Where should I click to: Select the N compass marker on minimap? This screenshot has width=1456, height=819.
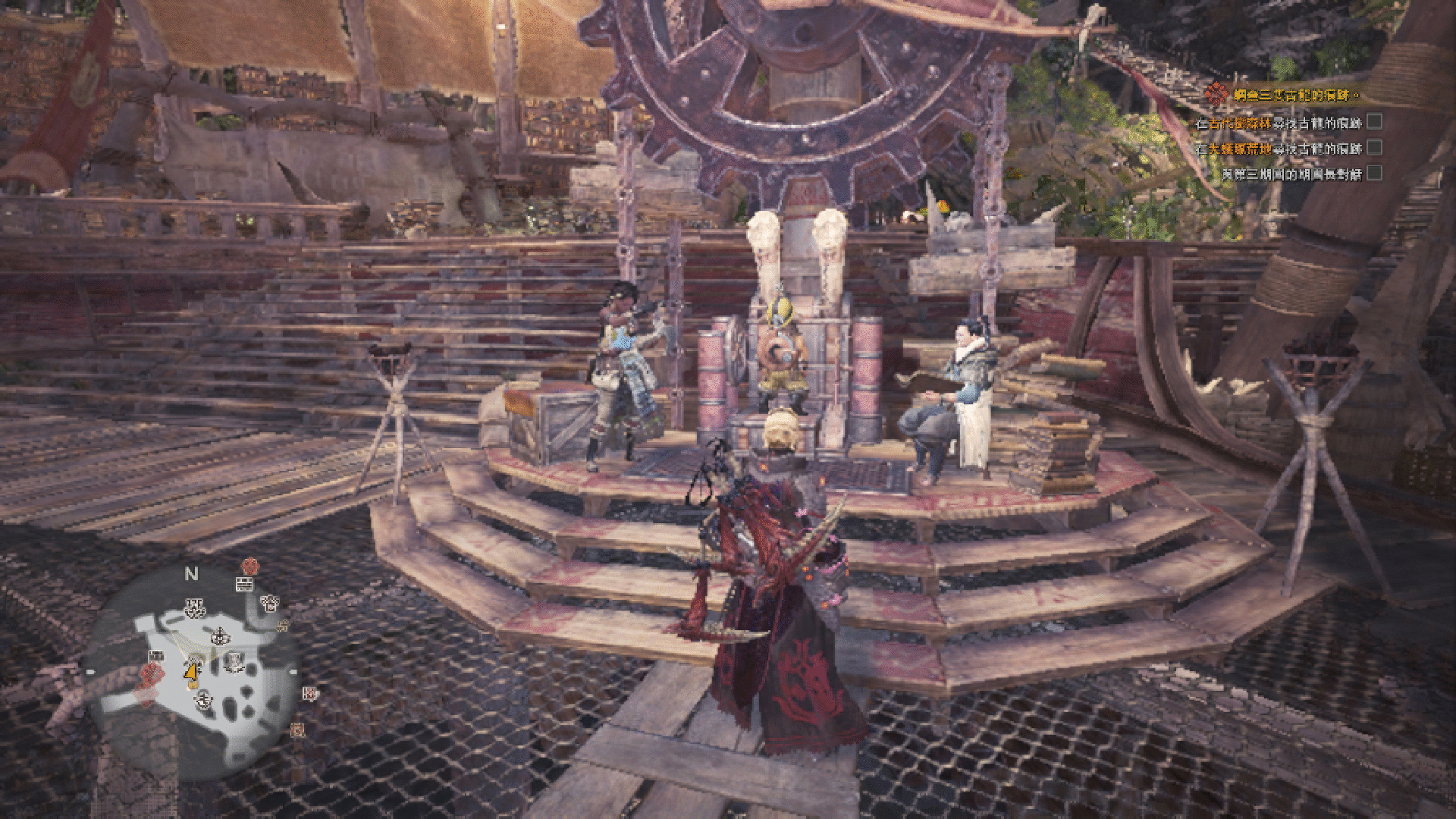click(191, 574)
